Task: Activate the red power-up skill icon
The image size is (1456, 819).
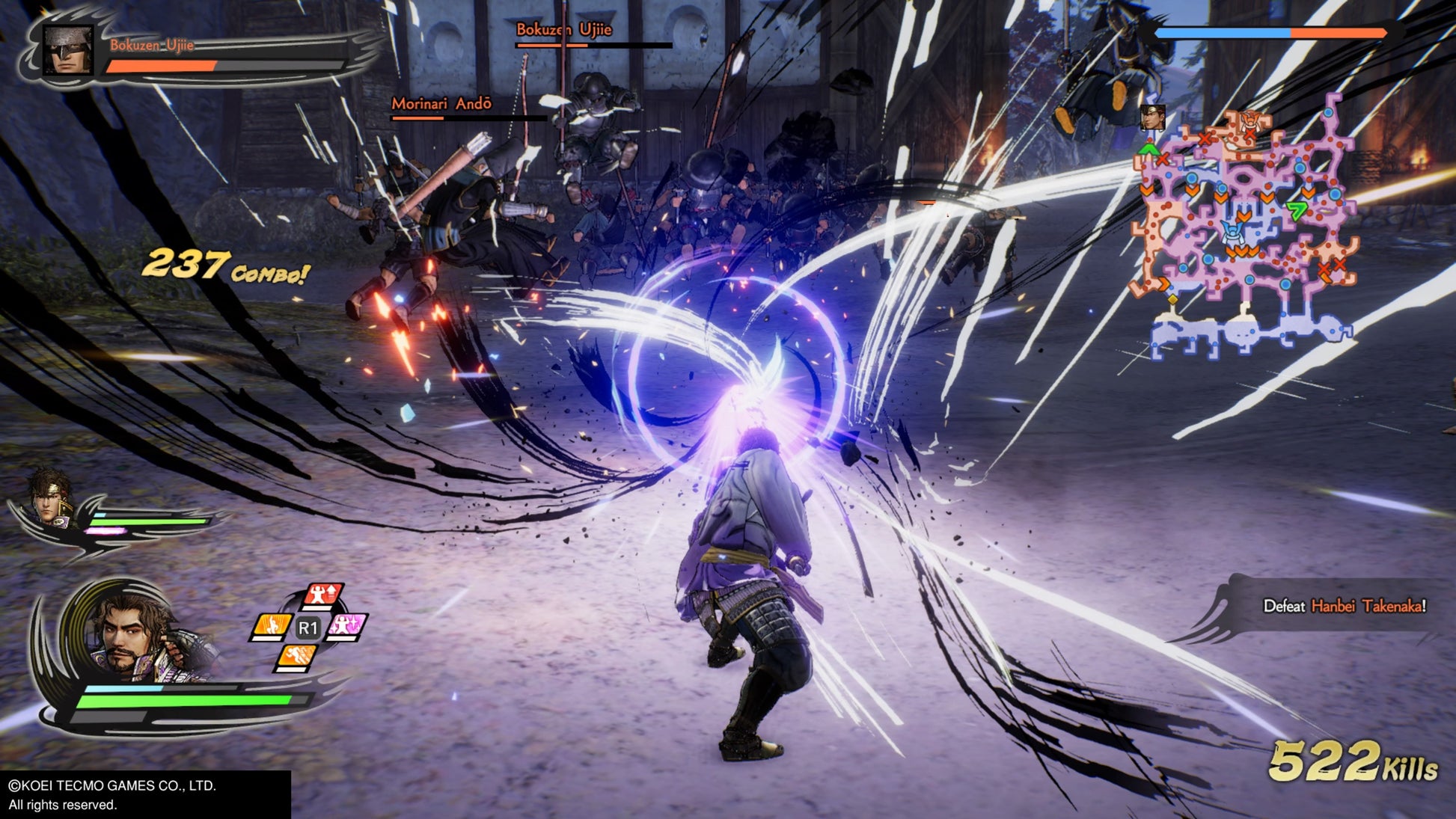Action: pos(323,595)
